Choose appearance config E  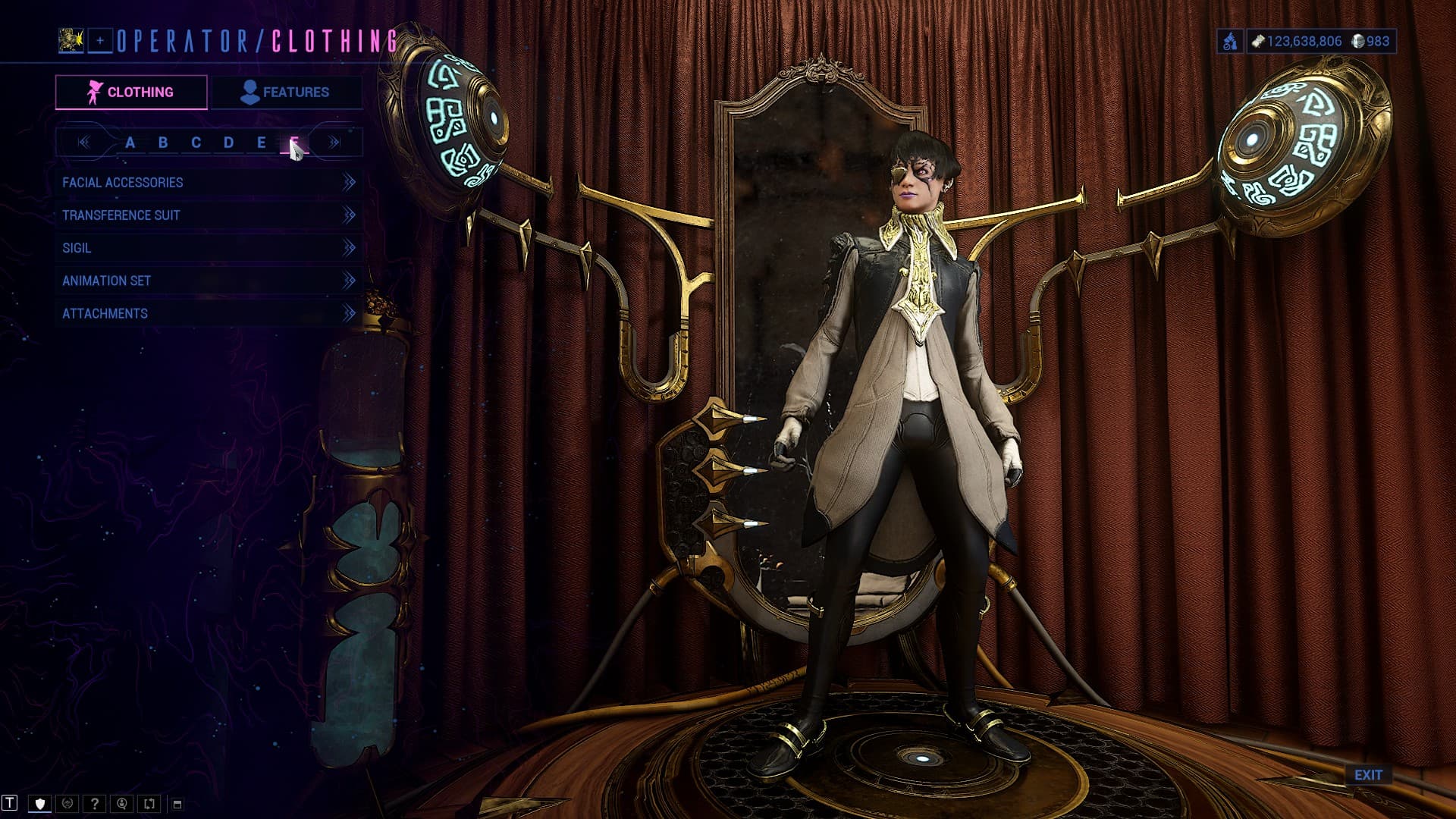point(261,143)
